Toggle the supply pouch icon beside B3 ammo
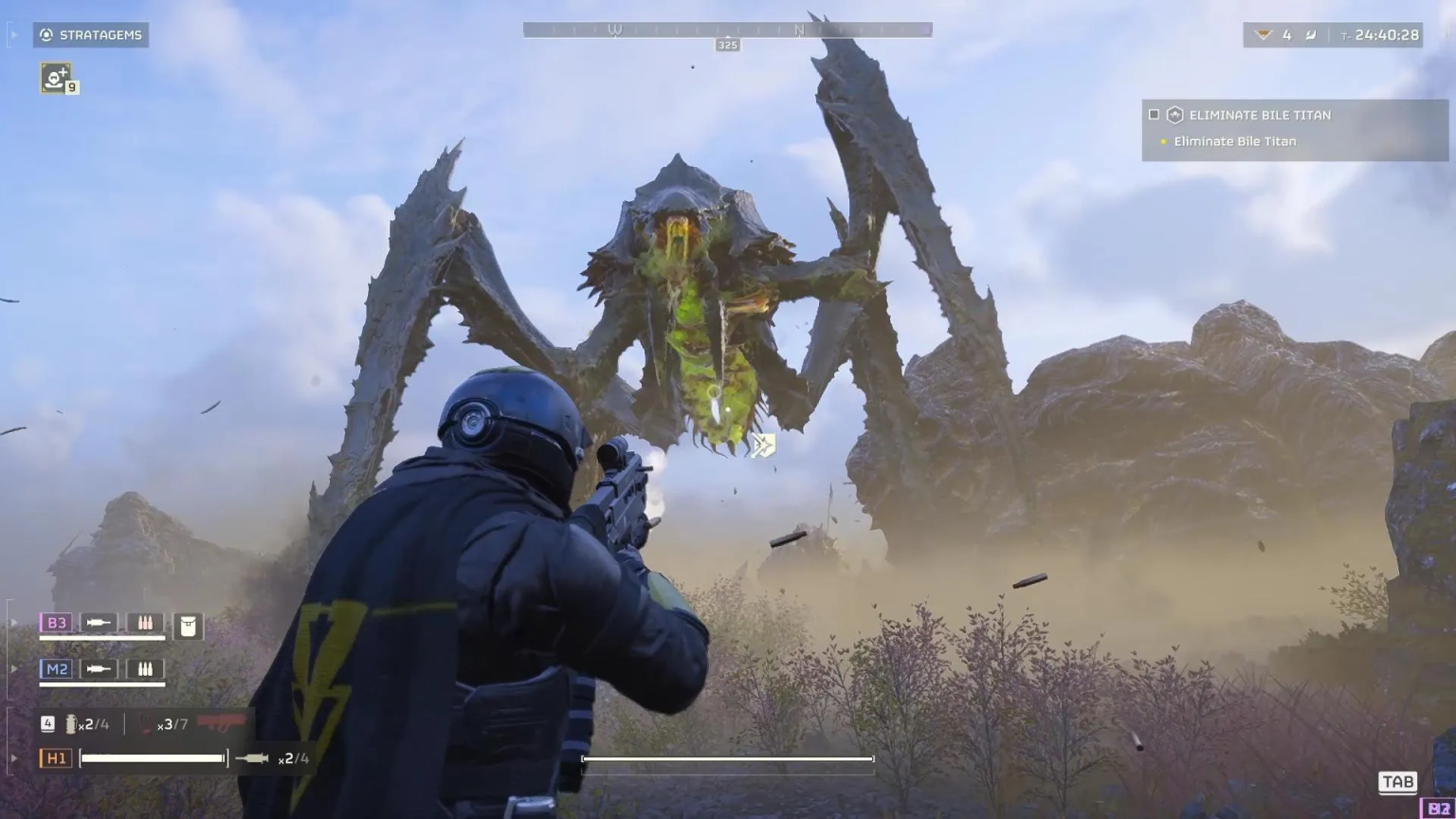The image size is (1456, 819). 145,623
